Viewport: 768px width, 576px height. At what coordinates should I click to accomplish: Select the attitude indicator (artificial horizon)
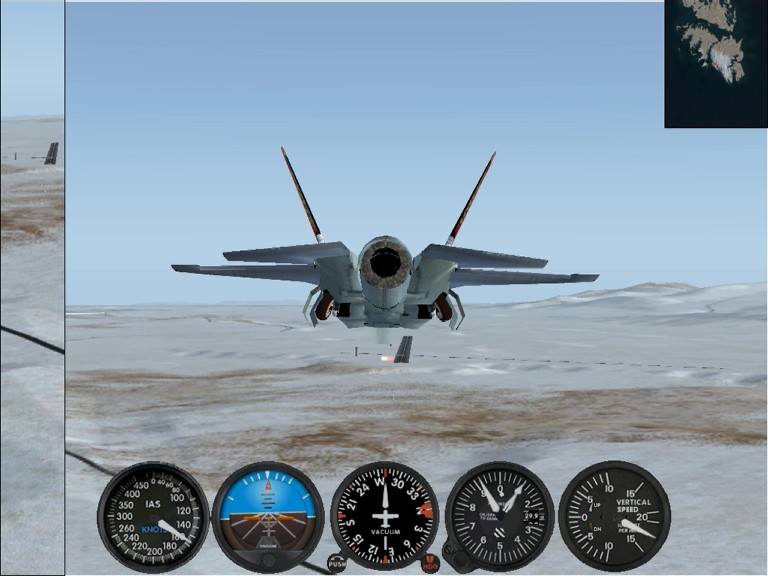(268, 516)
